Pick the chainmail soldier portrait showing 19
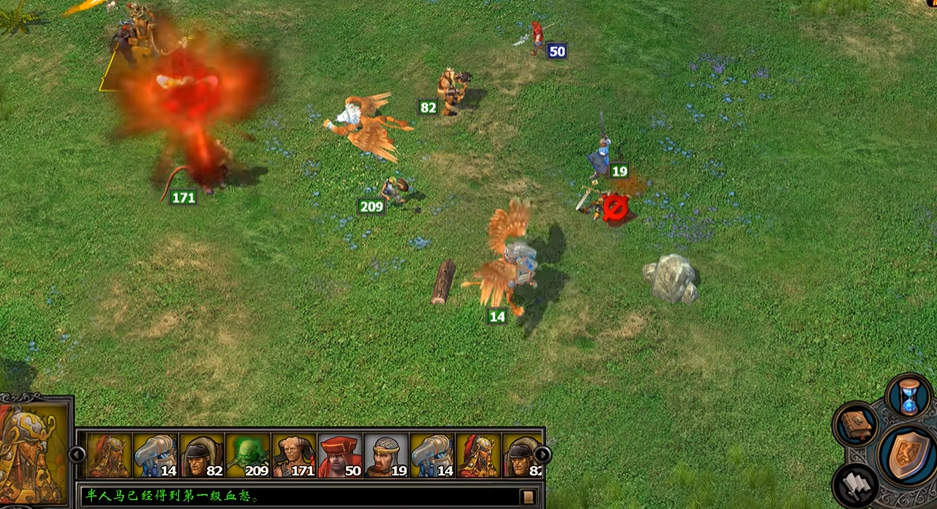Viewport: 937px width, 509px height. [386, 456]
